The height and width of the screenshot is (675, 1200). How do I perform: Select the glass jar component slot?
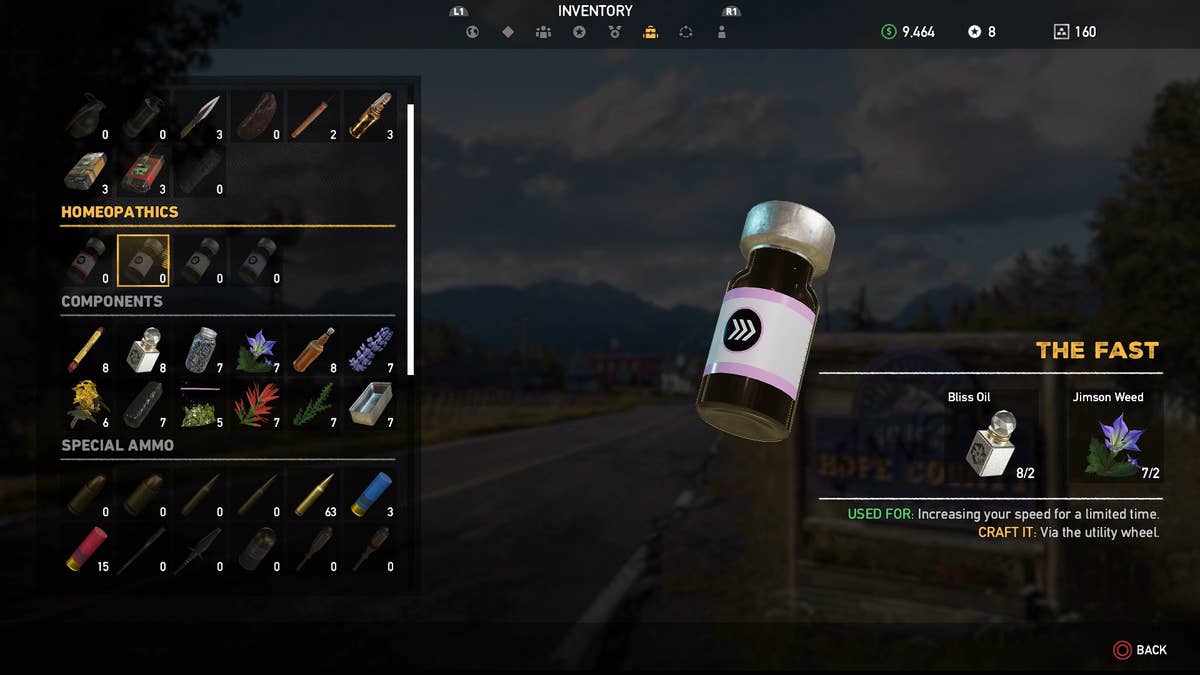200,349
